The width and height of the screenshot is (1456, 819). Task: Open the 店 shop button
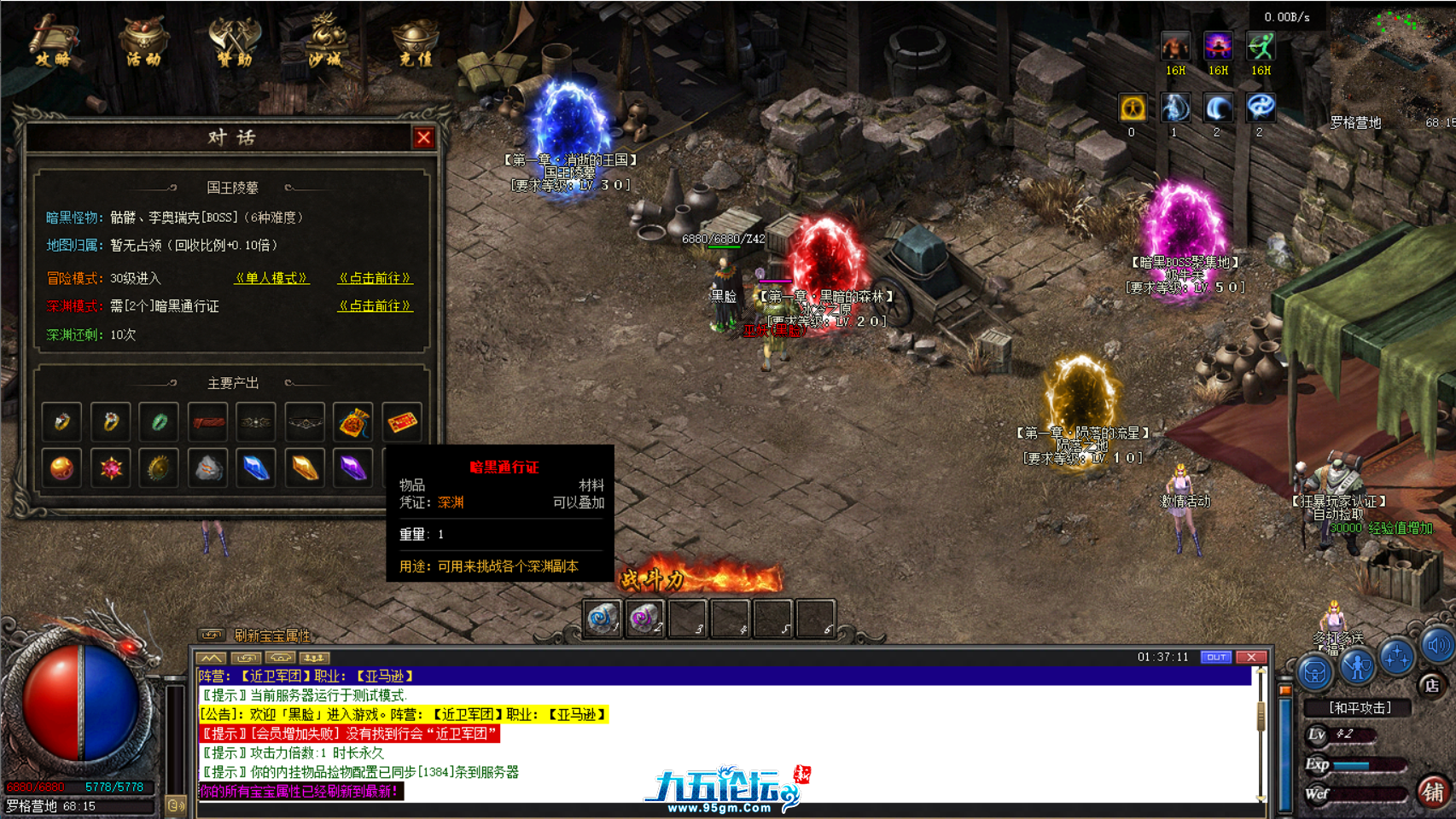[1431, 685]
